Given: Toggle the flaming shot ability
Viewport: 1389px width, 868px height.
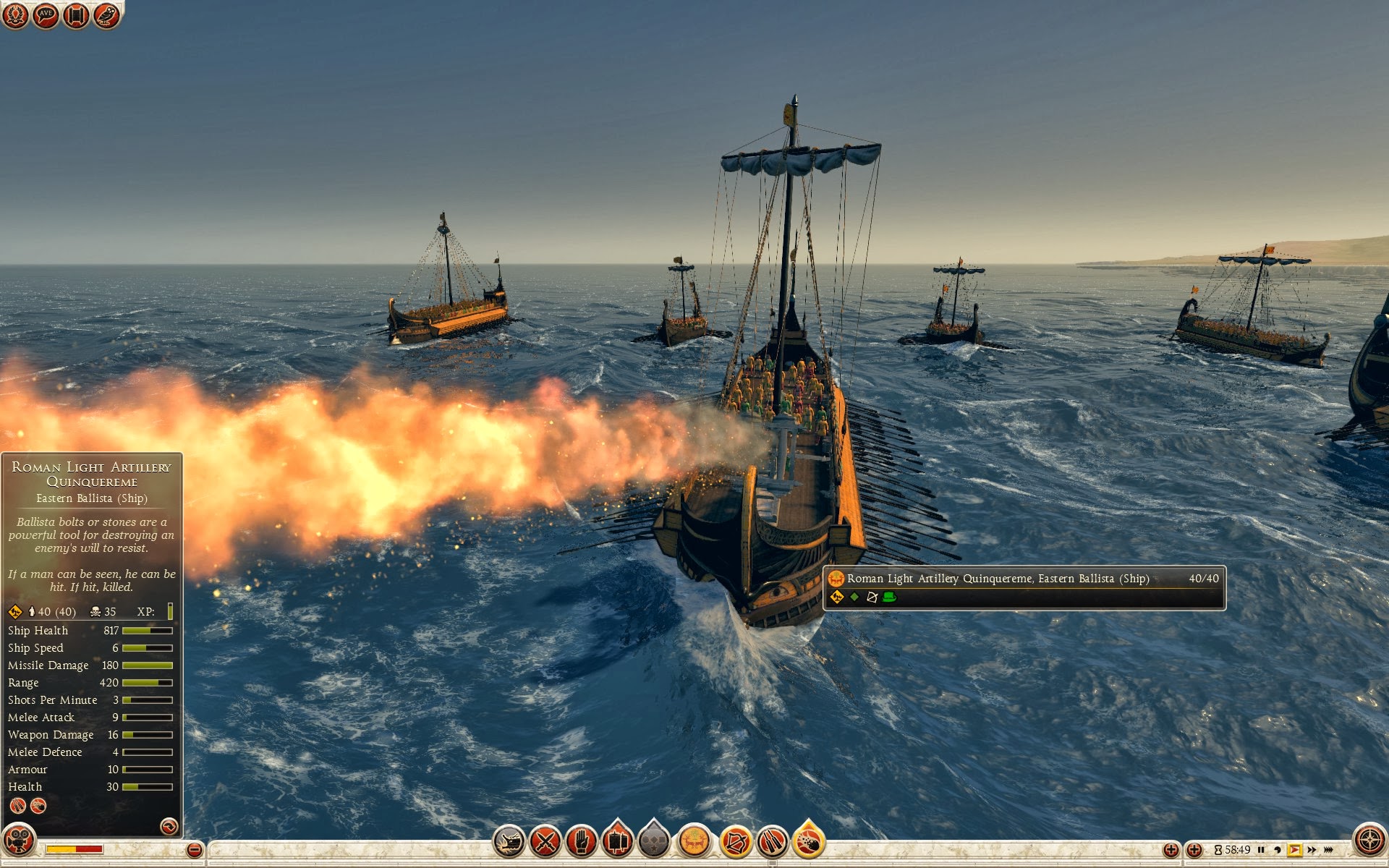Looking at the screenshot, I should pos(809,842).
